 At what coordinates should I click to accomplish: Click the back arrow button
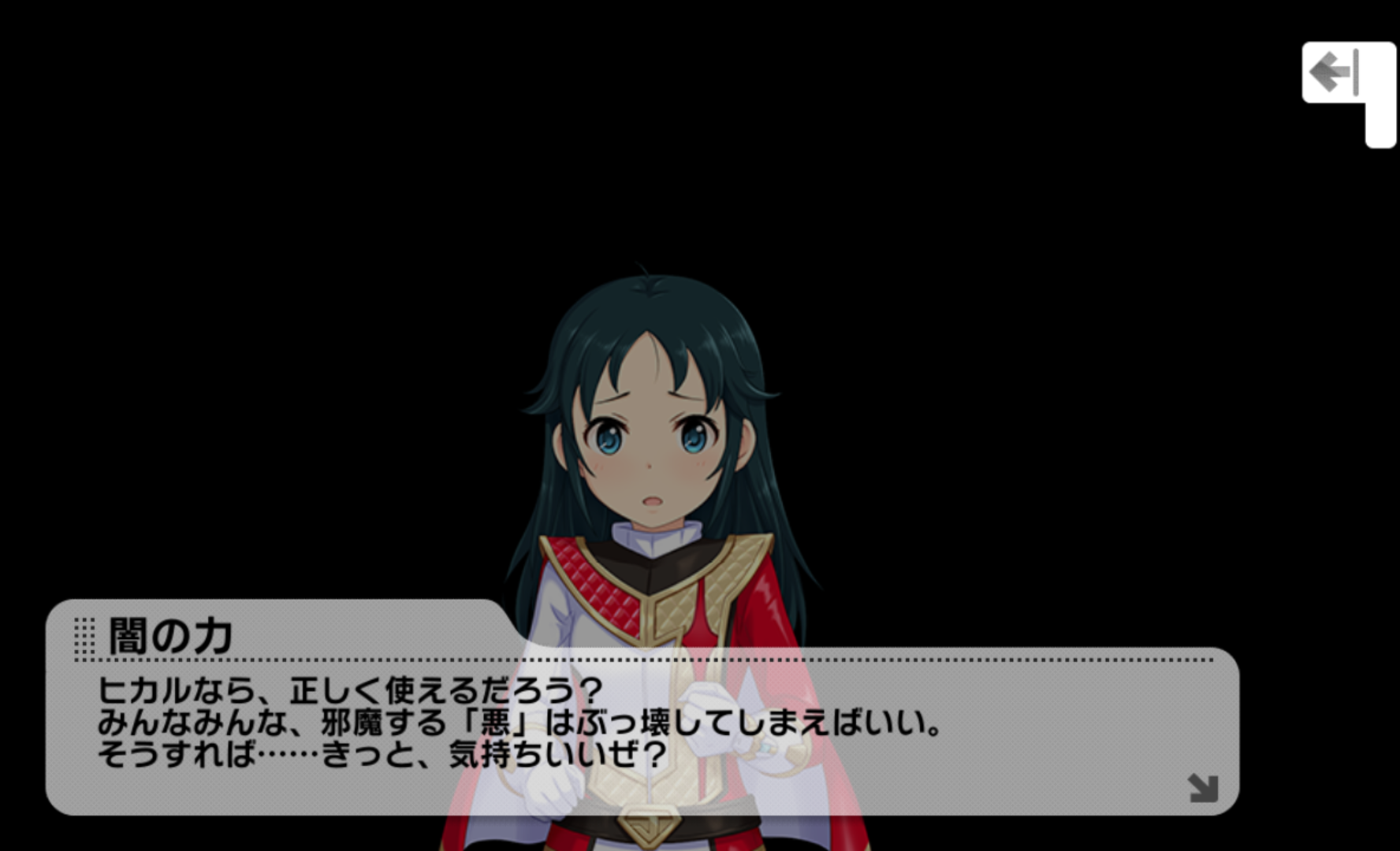[x=1335, y=72]
